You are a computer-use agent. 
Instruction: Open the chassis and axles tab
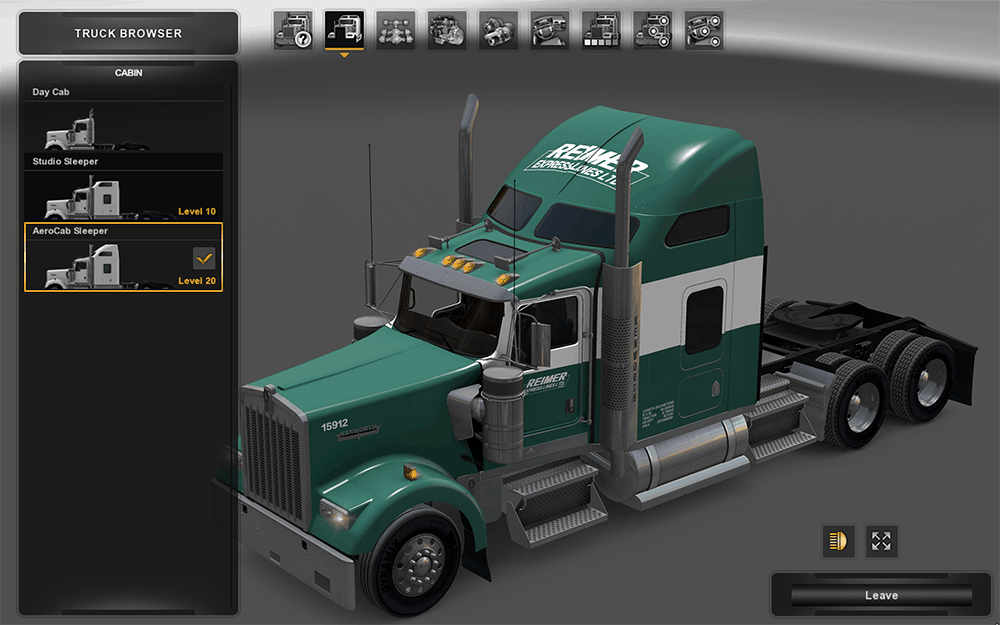pyautogui.click(x=396, y=31)
